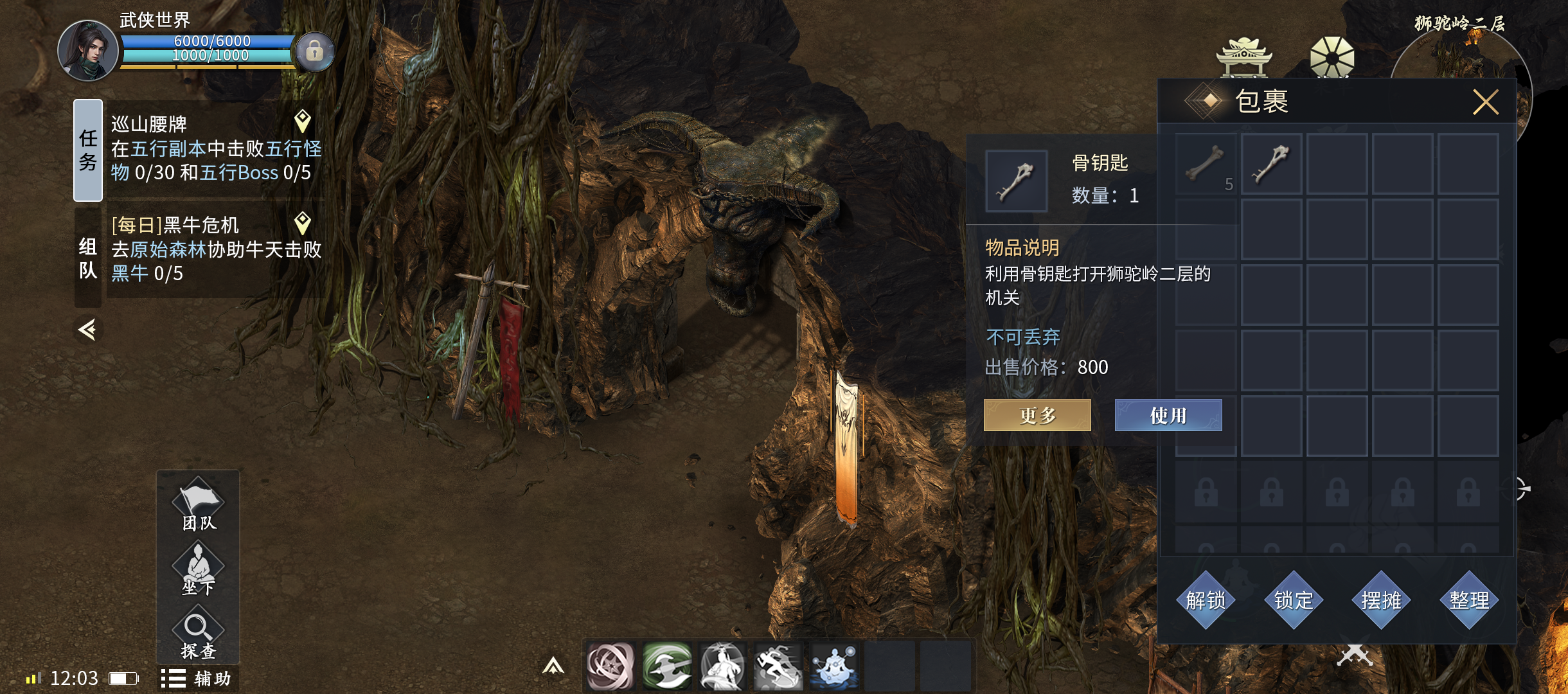Screen dimensions: 1568x694
Task: Sit down with the 坐下 button
Action: (198, 569)
